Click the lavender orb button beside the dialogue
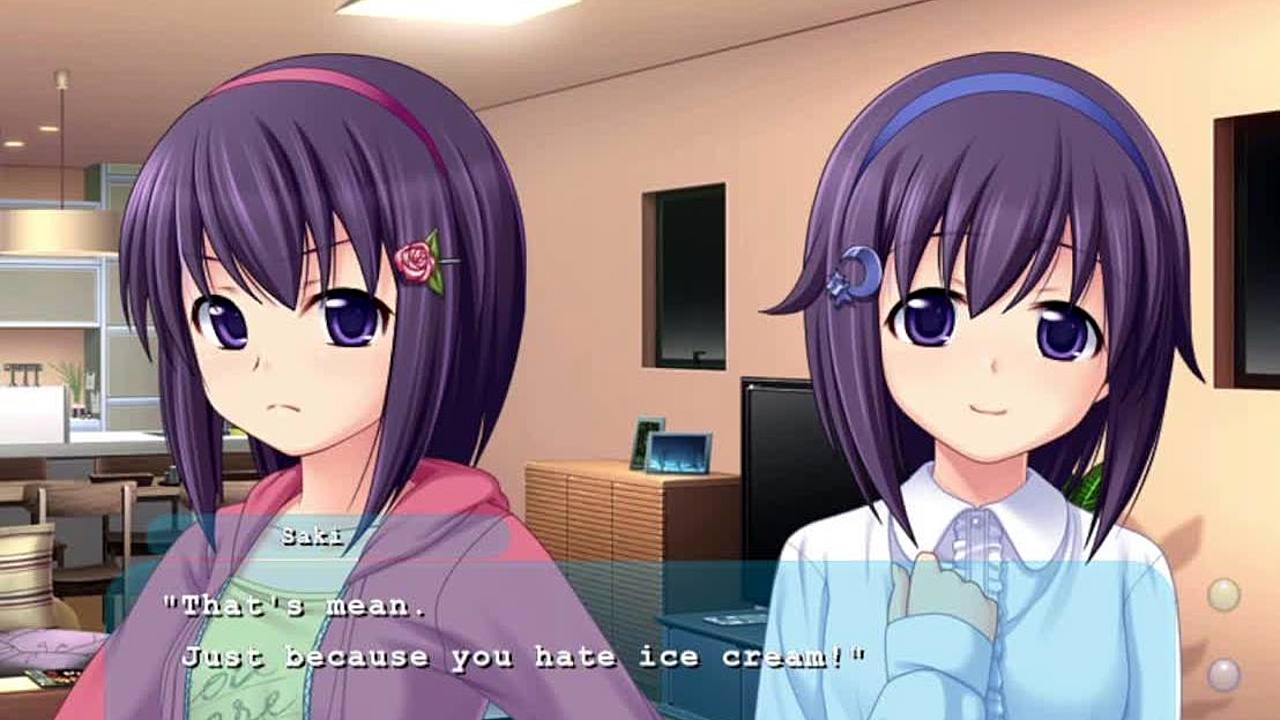This screenshot has height=720, width=1280. [x=1223, y=675]
